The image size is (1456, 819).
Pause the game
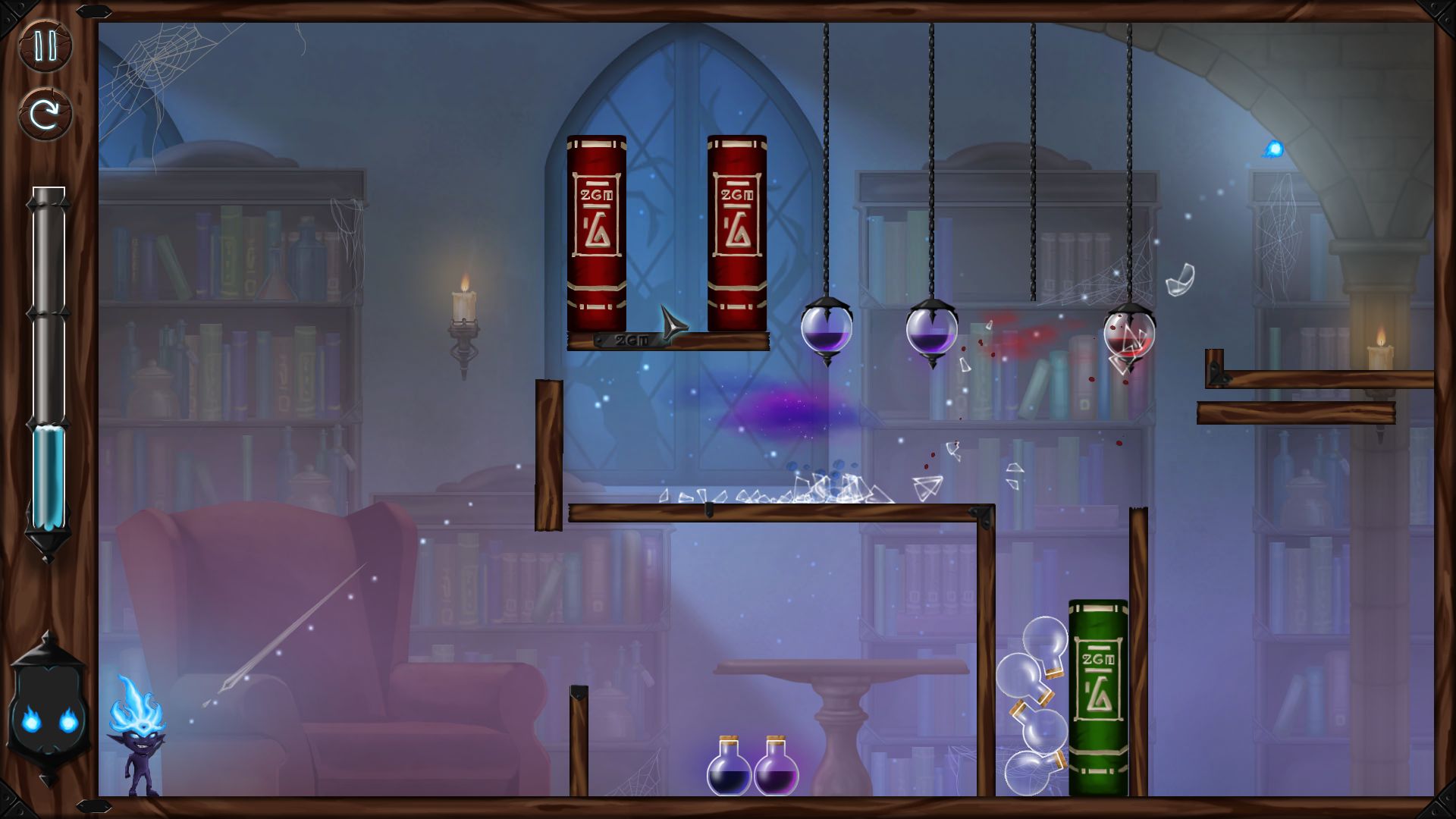(45, 46)
